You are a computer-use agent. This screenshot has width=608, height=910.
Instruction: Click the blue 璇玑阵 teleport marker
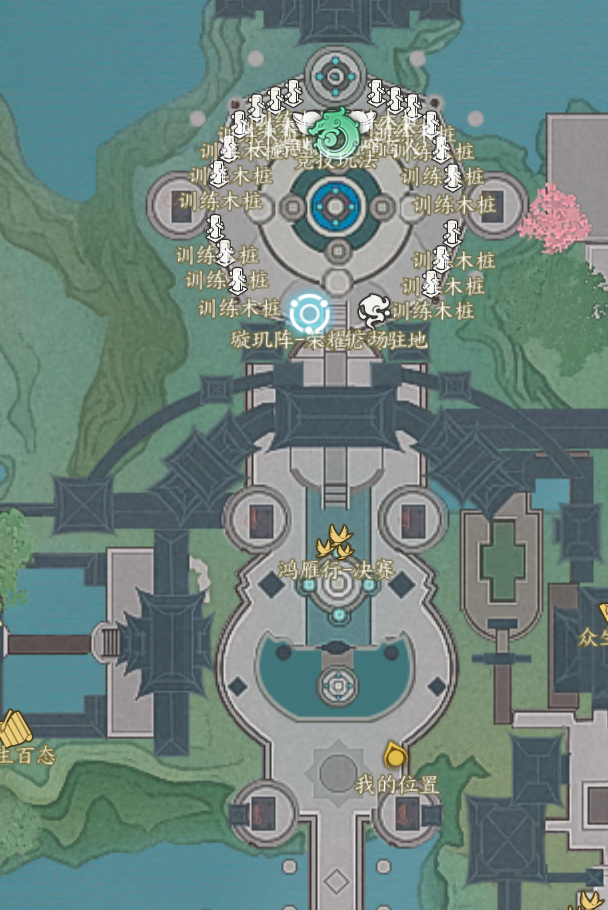click(x=309, y=314)
